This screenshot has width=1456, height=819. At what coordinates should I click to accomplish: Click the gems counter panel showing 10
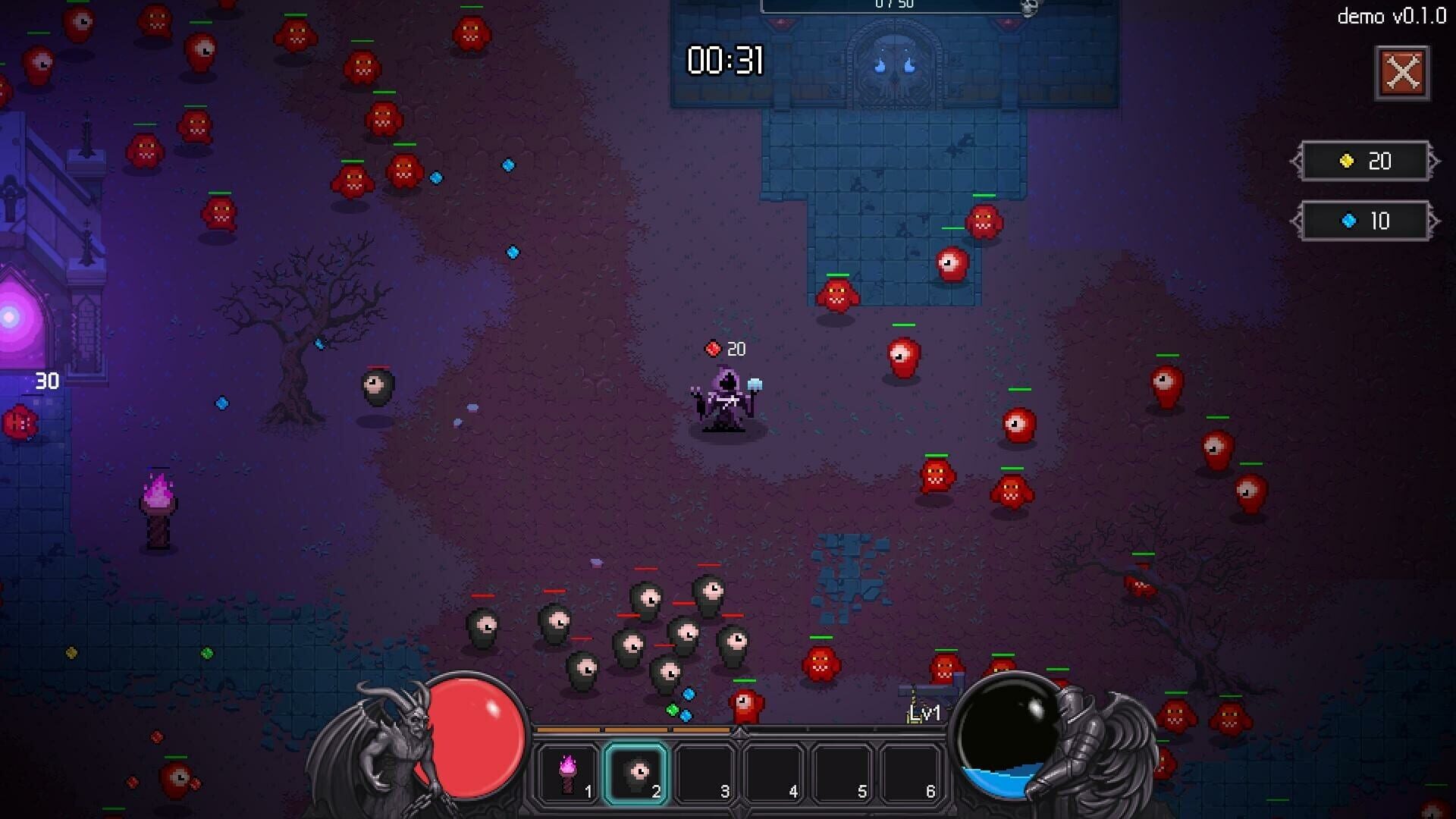coord(1366,221)
